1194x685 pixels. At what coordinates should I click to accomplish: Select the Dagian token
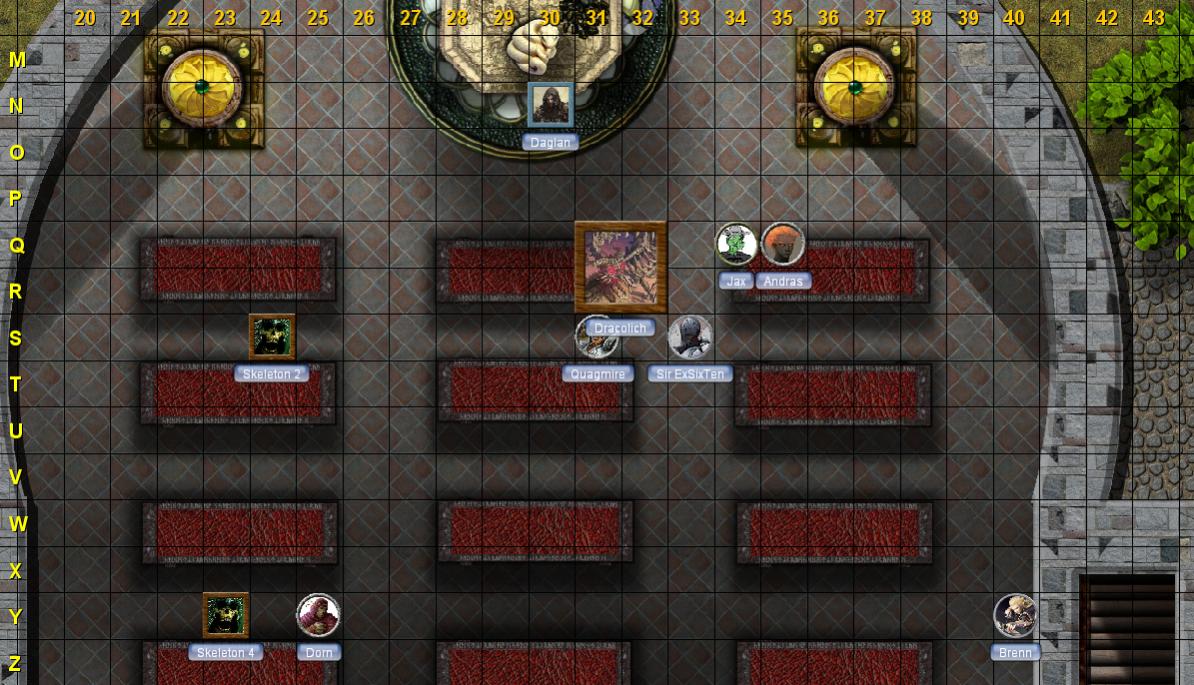coord(550,105)
